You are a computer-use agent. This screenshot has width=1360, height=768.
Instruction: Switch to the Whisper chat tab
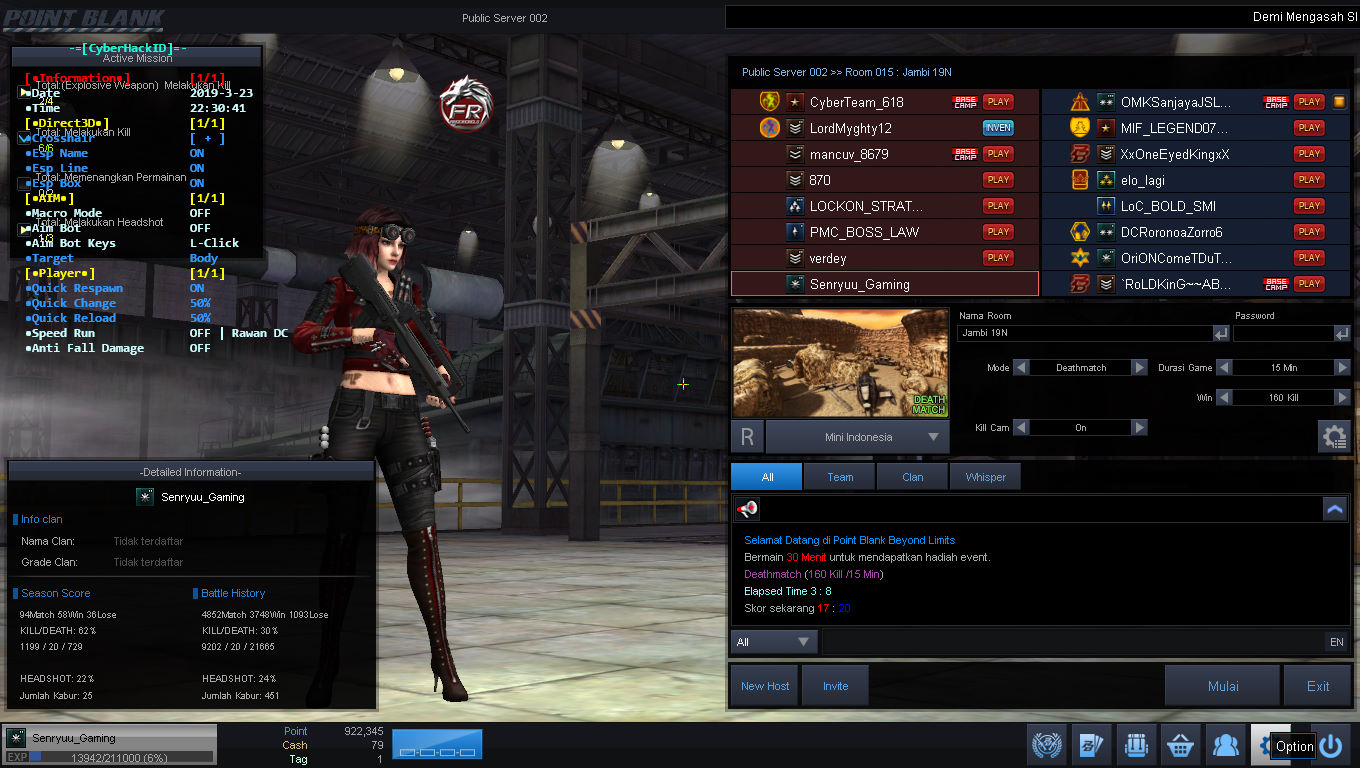tap(985, 476)
